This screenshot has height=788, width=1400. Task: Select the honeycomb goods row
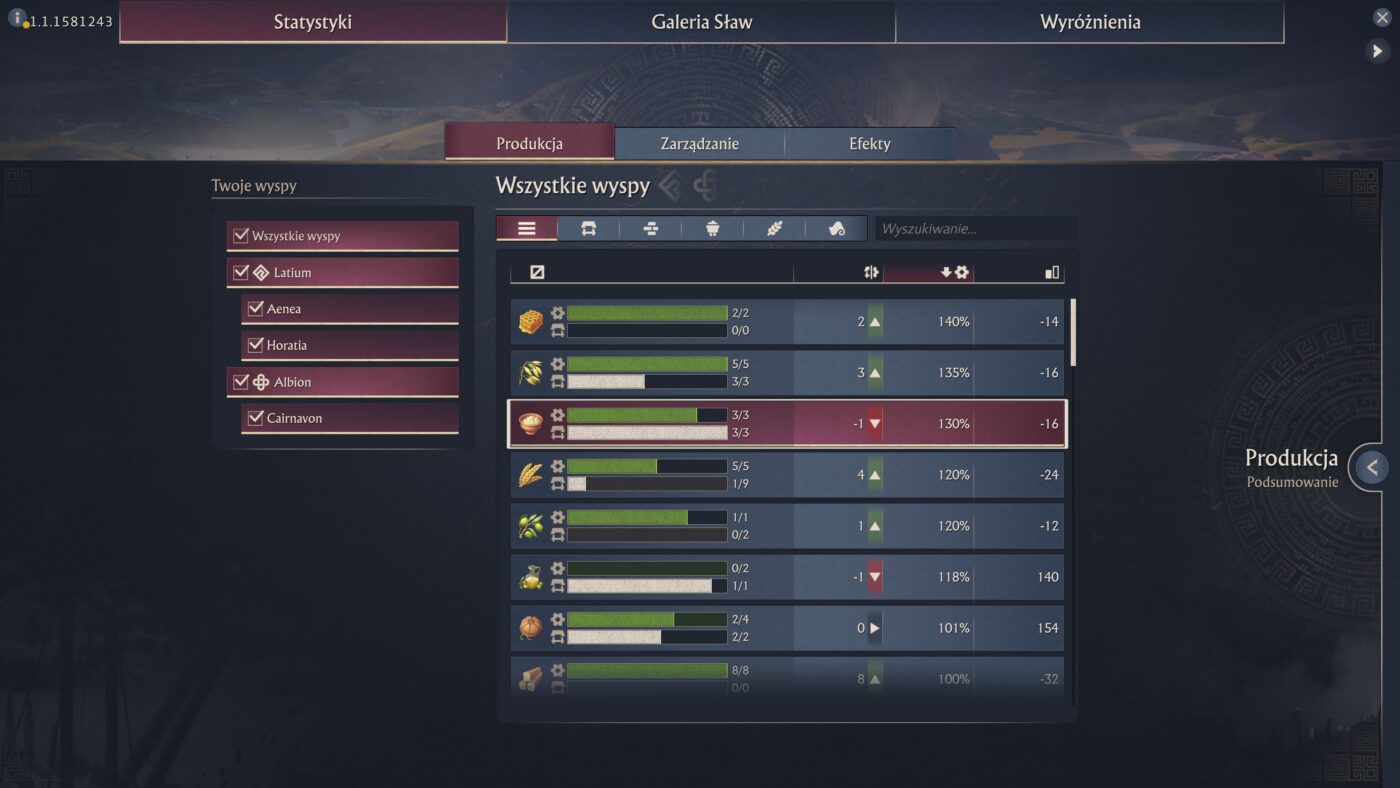pos(787,322)
